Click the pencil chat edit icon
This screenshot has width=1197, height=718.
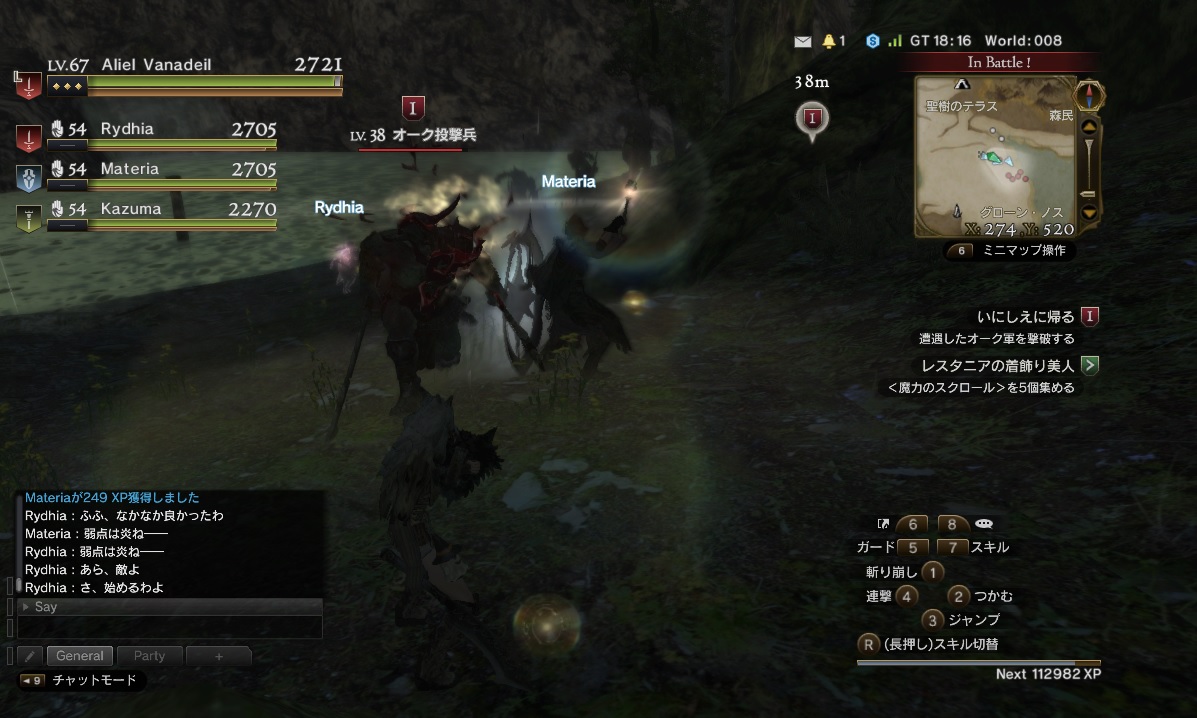pos(30,656)
